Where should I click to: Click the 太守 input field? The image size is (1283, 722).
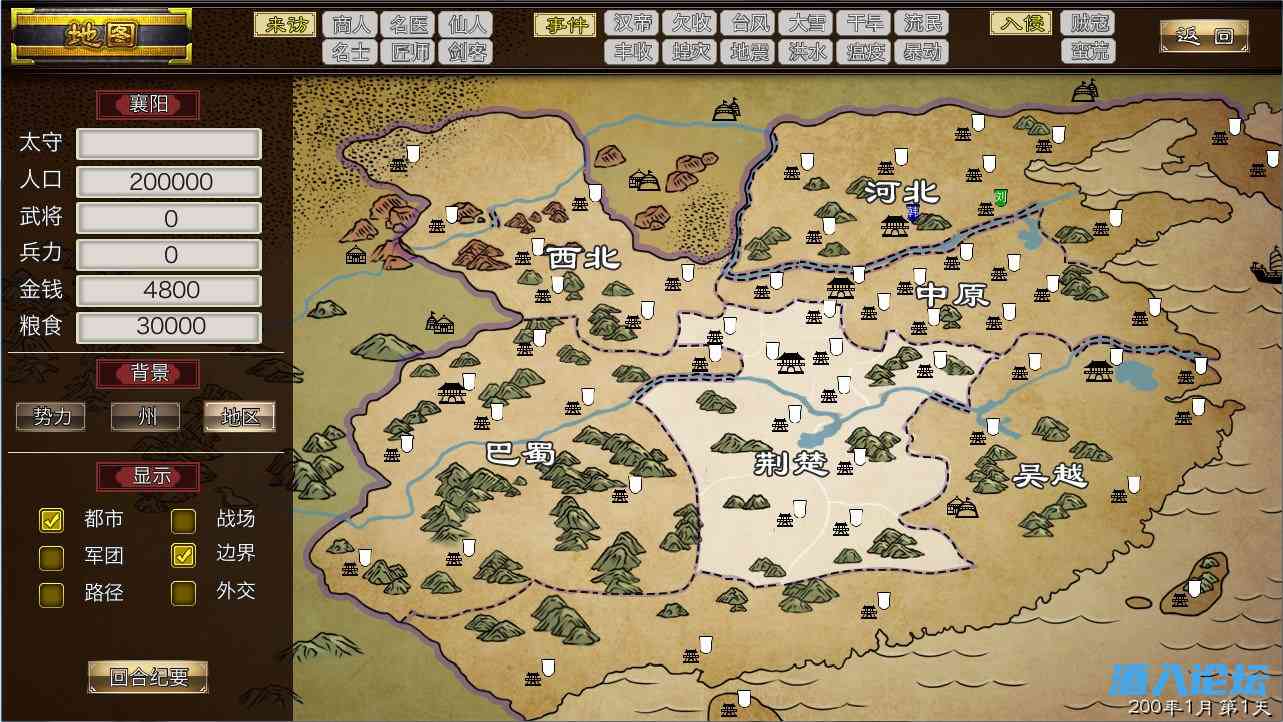pyautogui.click(x=168, y=143)
